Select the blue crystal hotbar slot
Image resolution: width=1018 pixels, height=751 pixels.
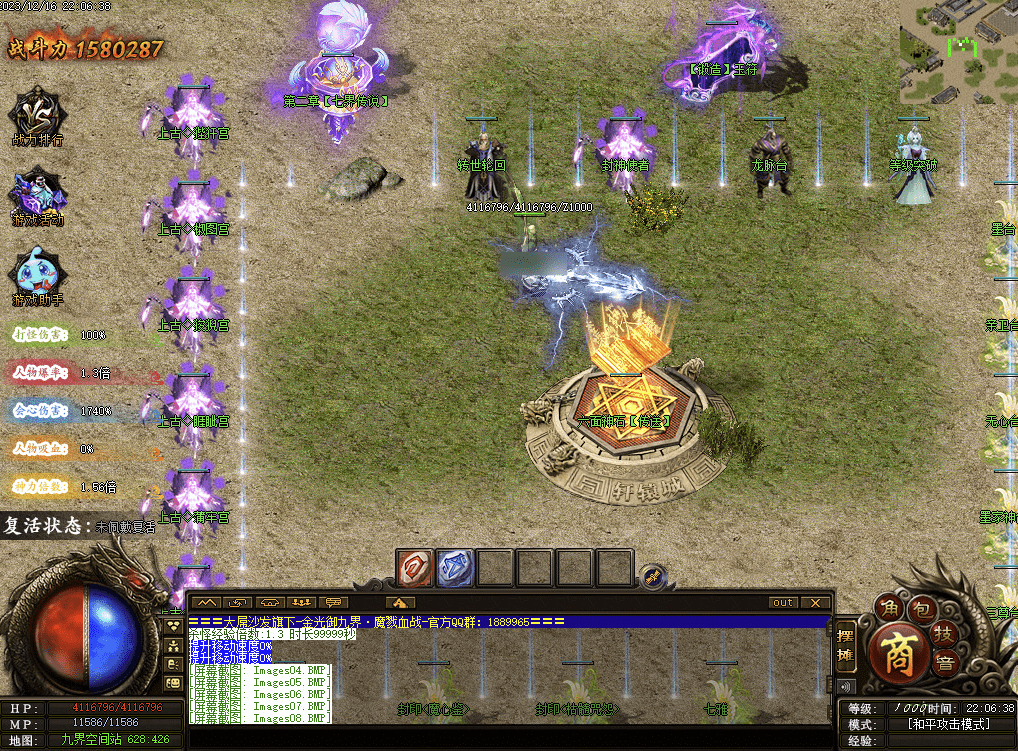[455, 568]
